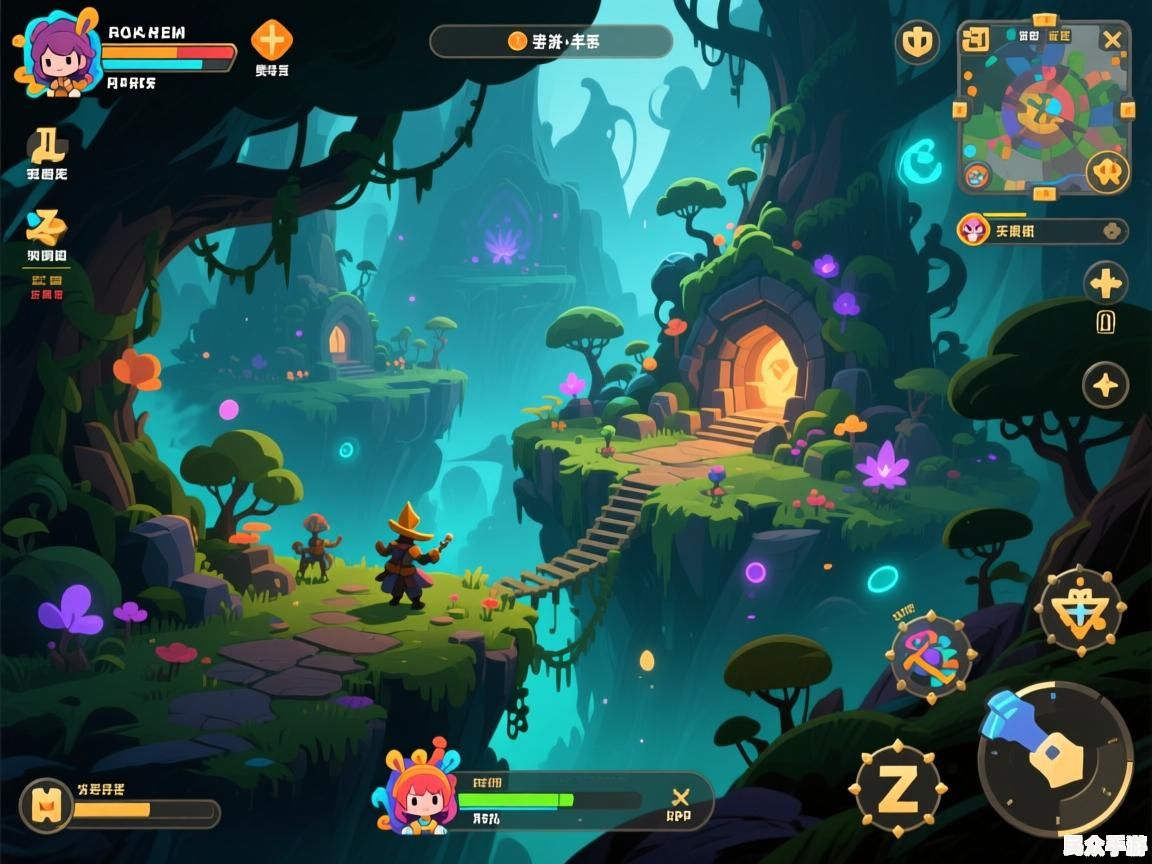
Task: Open the purple-haired player portrait
Action: (x=58, y=54)
